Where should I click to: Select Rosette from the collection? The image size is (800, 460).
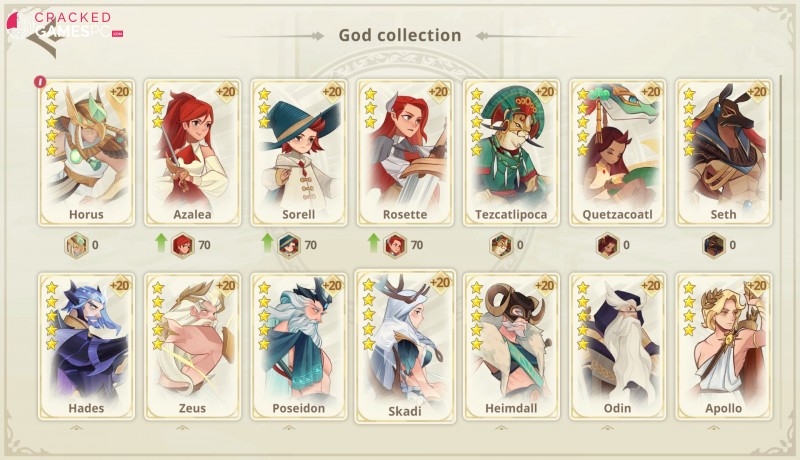(x=405, y=150)
